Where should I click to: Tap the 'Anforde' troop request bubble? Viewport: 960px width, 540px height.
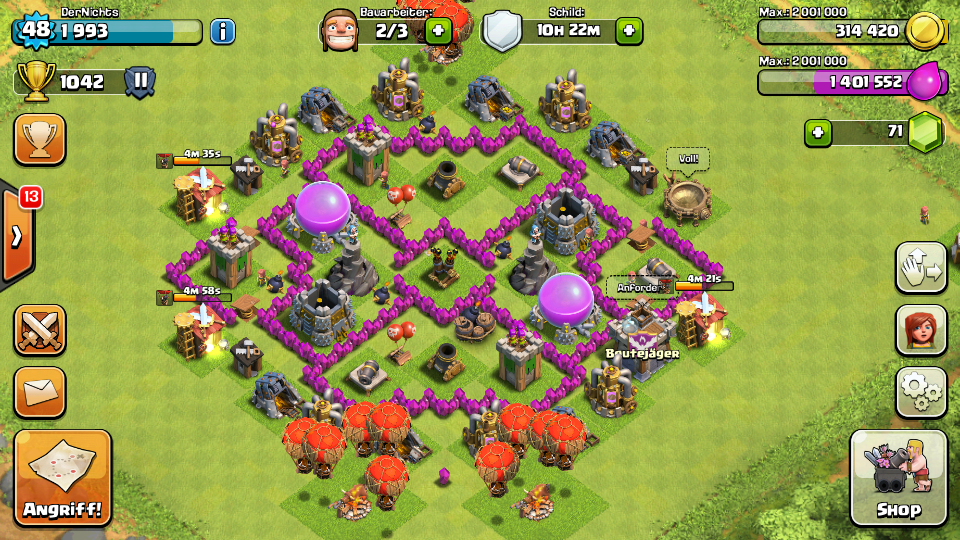point(639,287)
